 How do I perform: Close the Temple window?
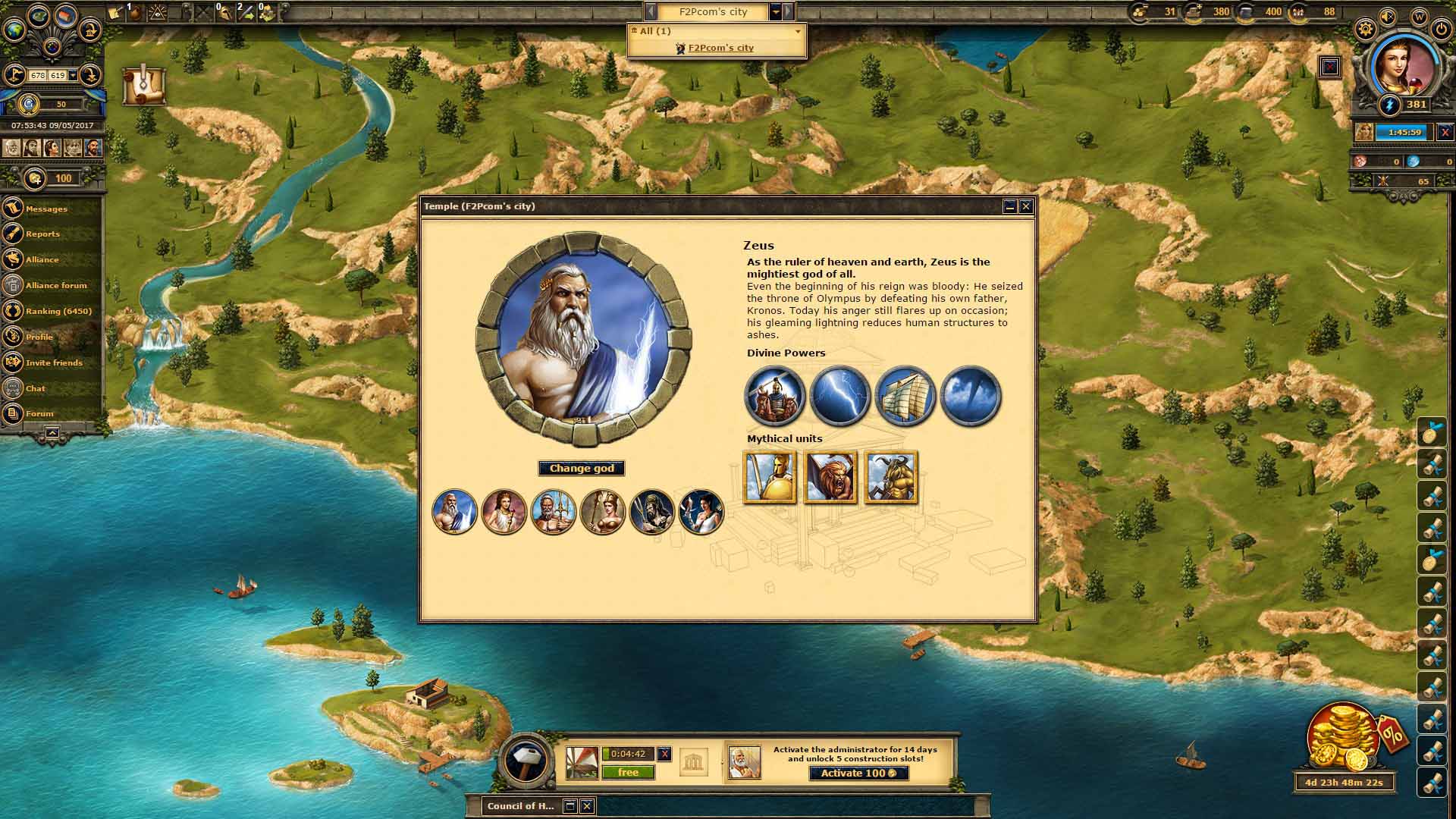[x=1026, y=206]
